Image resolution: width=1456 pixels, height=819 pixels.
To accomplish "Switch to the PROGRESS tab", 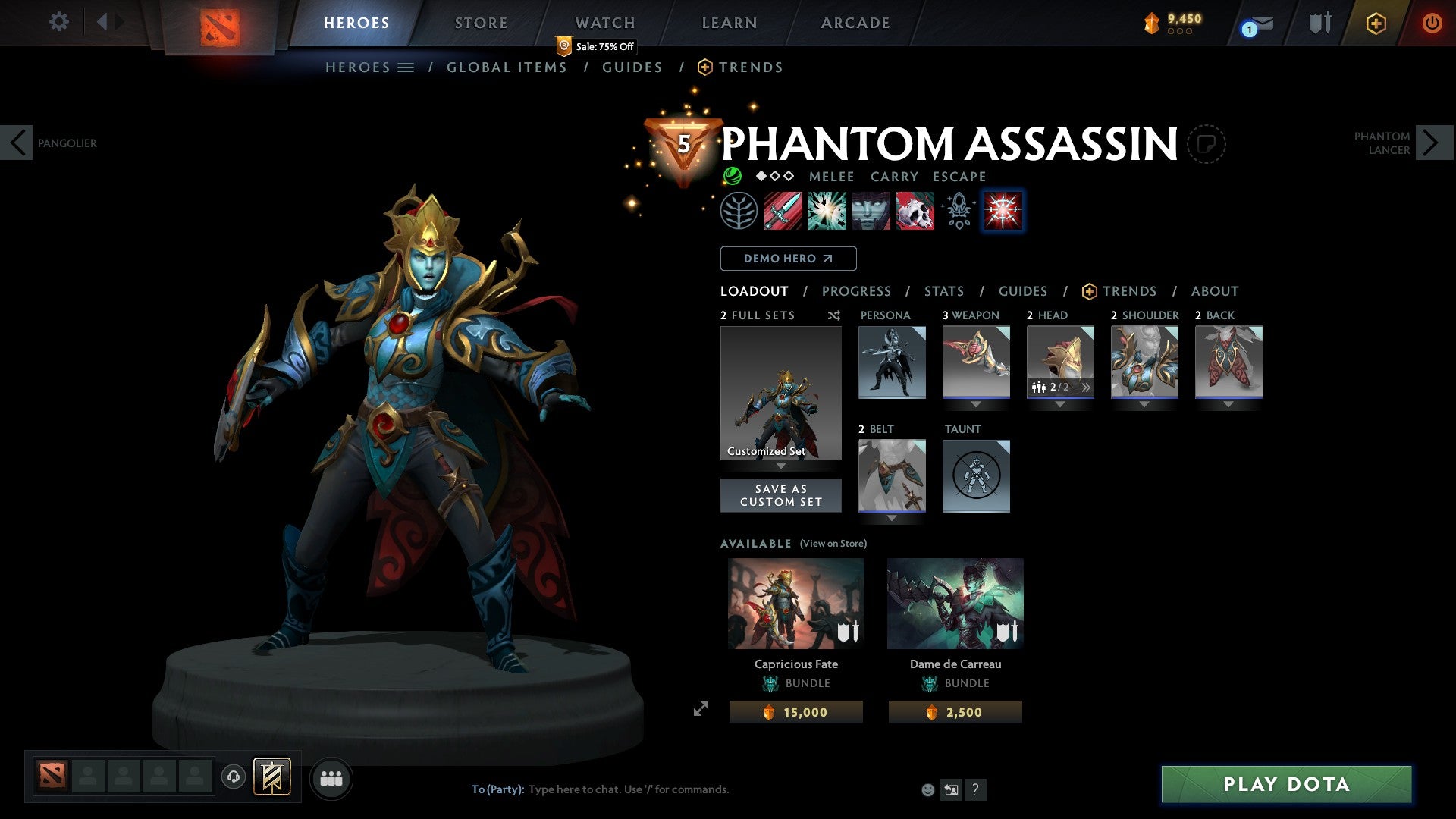I will (x=857, y=291).
